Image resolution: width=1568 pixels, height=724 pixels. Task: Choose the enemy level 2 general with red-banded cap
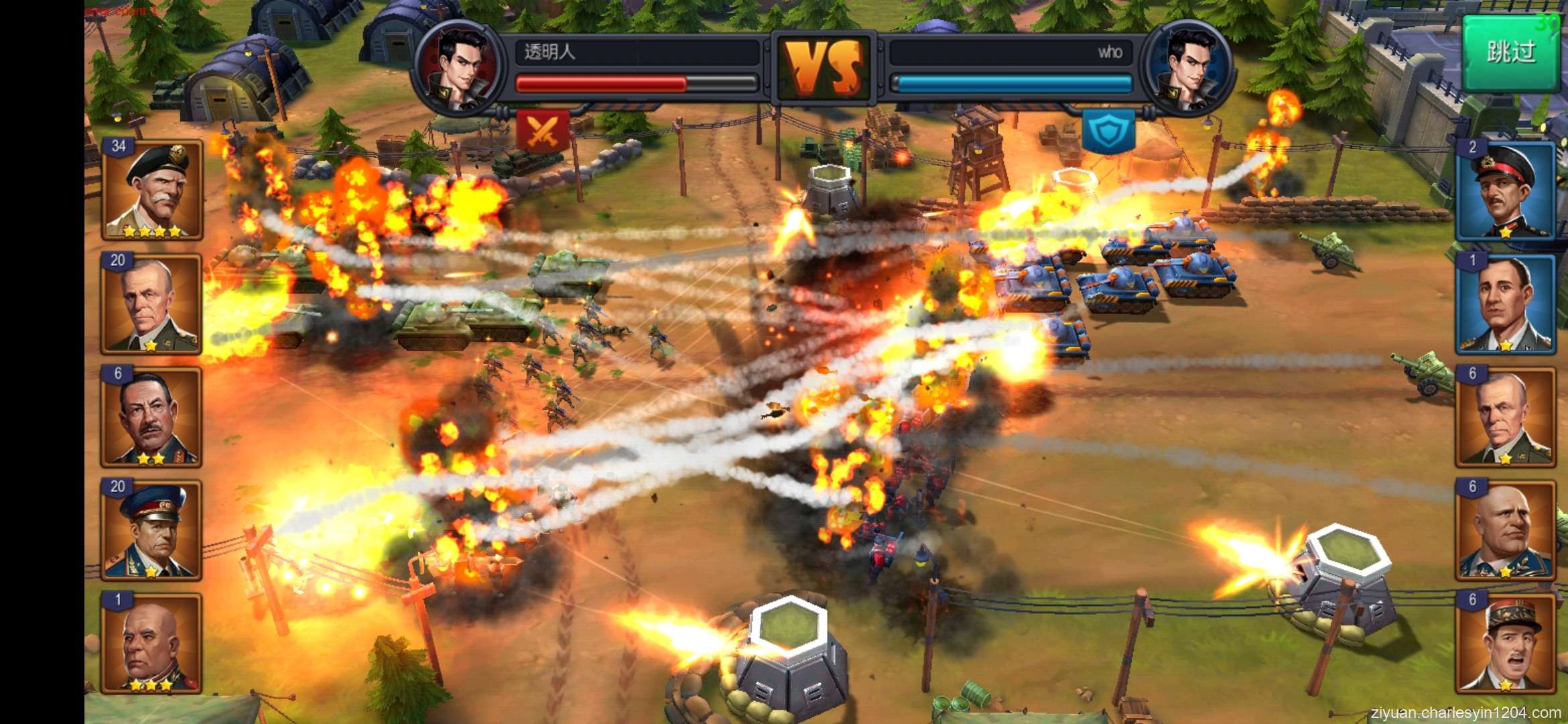1506,191
